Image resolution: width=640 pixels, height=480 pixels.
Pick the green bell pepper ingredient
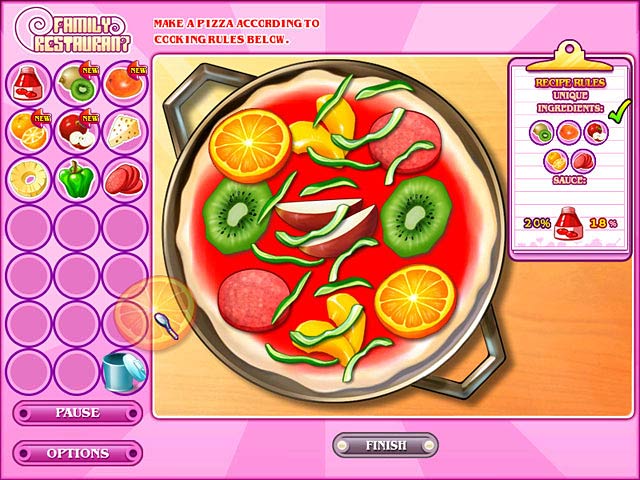coord(76,178)
